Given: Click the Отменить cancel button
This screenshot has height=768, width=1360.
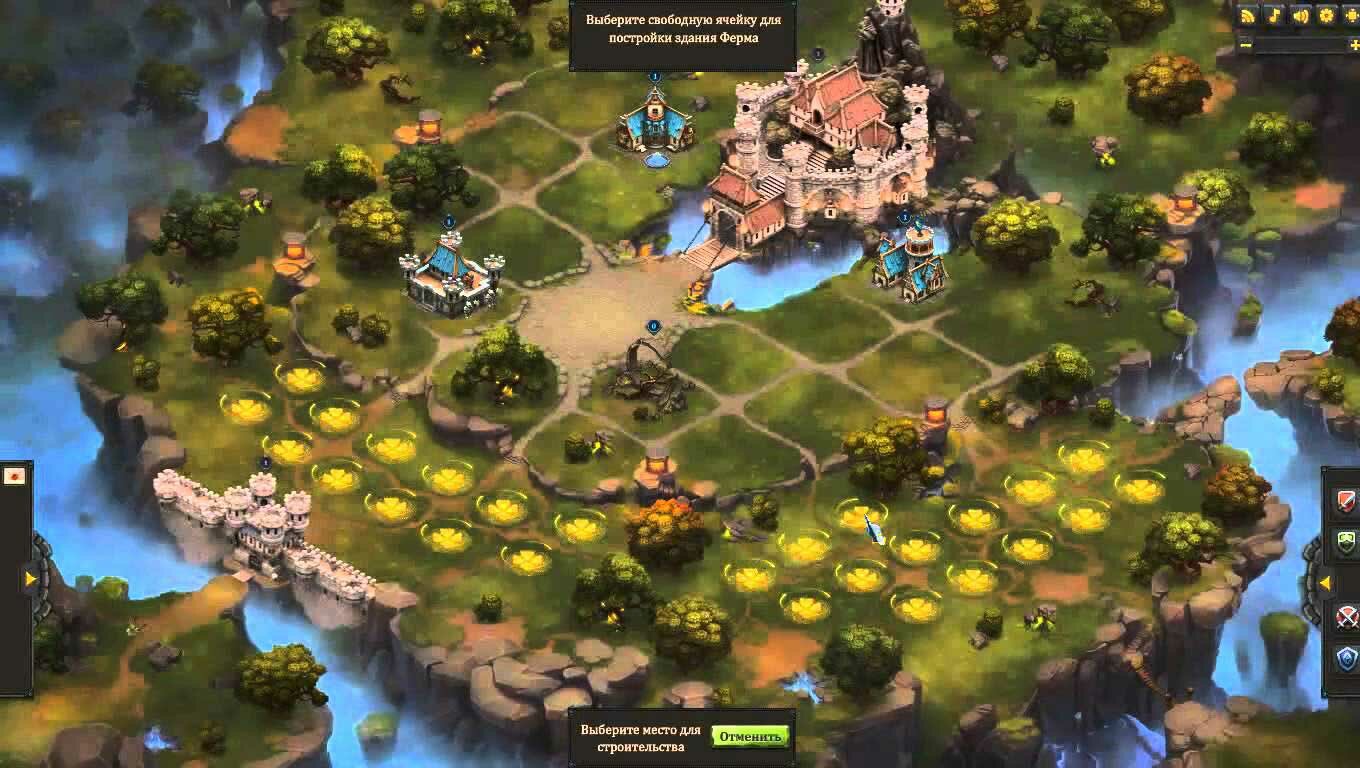Looking at the screenshot, I should pyautogui.click(x=750, y=737).
